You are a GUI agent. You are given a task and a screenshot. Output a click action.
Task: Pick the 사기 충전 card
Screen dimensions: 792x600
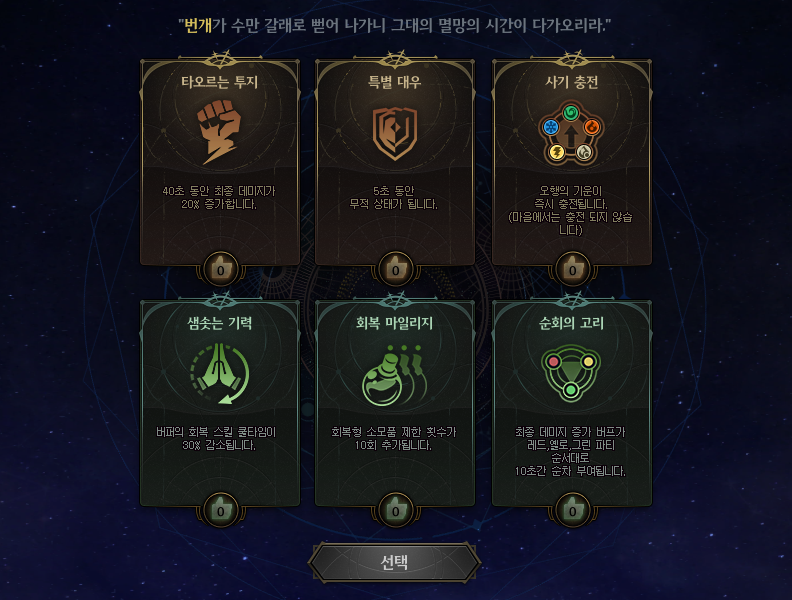coord(572,160)
